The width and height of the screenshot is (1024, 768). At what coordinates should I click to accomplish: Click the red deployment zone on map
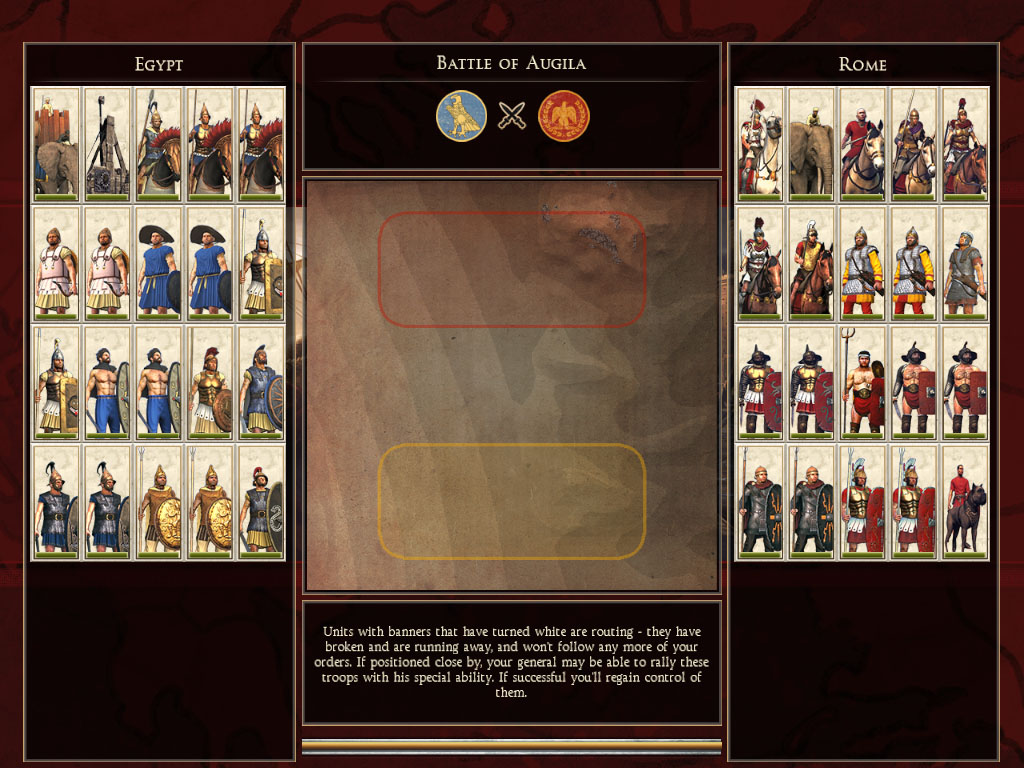point(512,269)
